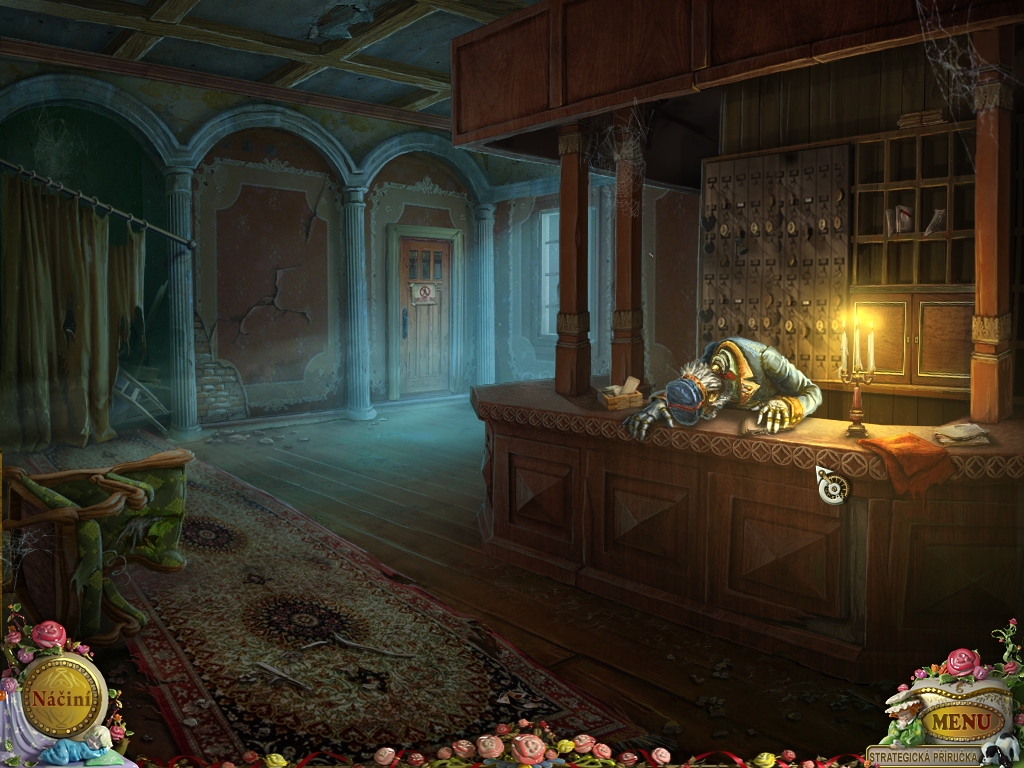Open the Náčiní tools panel

63,696
